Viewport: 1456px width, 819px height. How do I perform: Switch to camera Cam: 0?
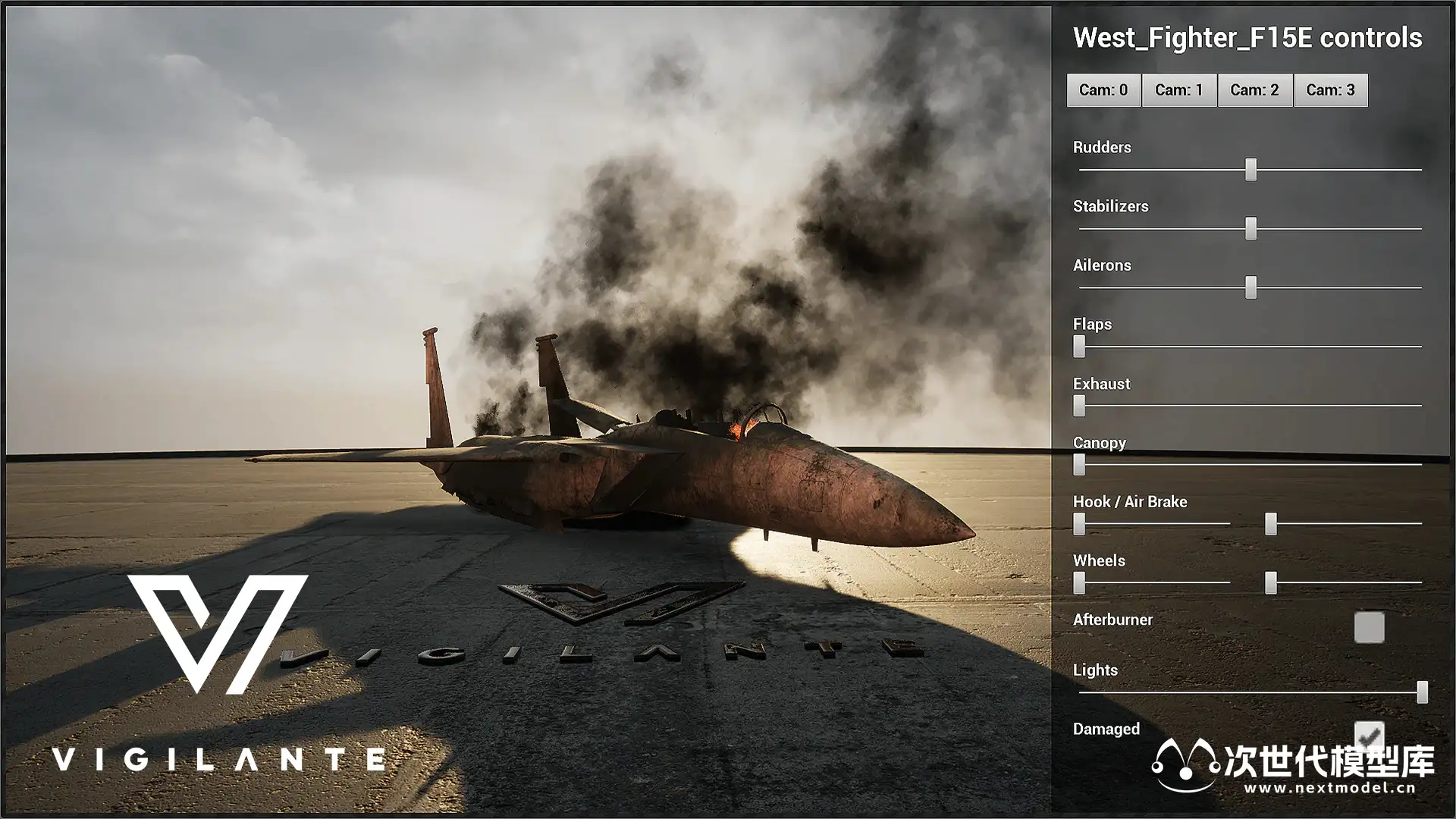(1103, 90)
